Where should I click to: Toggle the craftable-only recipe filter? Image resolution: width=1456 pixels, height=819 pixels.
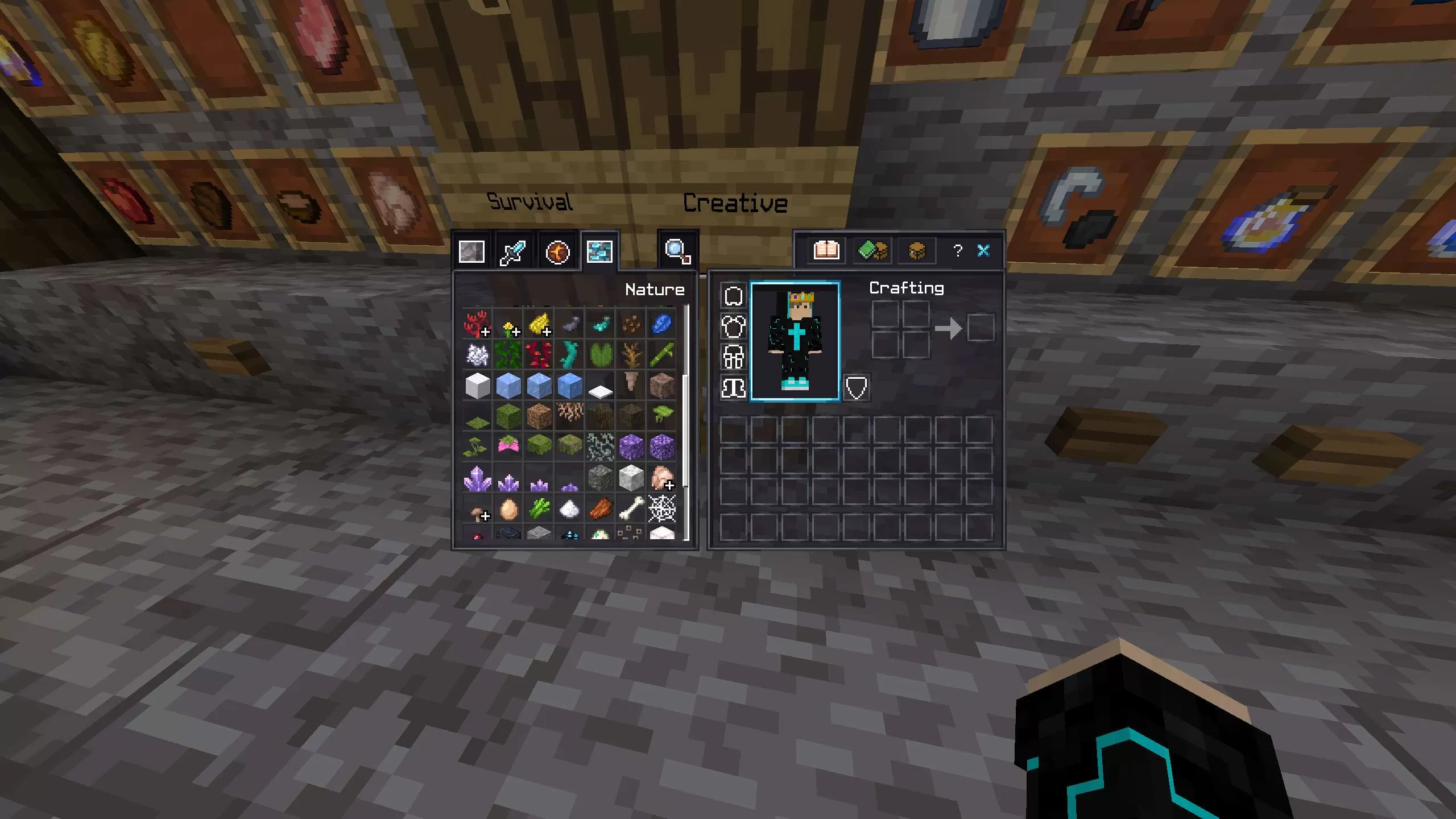pyautogui.click(x=872, y=250)
